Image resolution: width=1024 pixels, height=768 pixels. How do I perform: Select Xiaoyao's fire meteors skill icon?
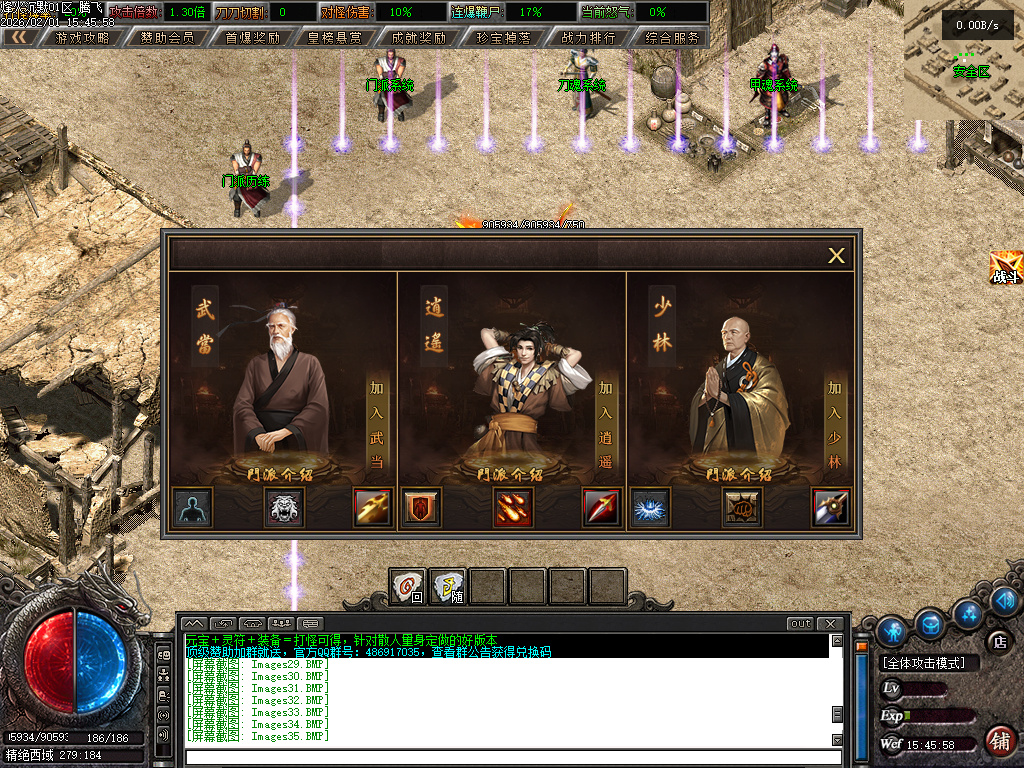[513, 508]
